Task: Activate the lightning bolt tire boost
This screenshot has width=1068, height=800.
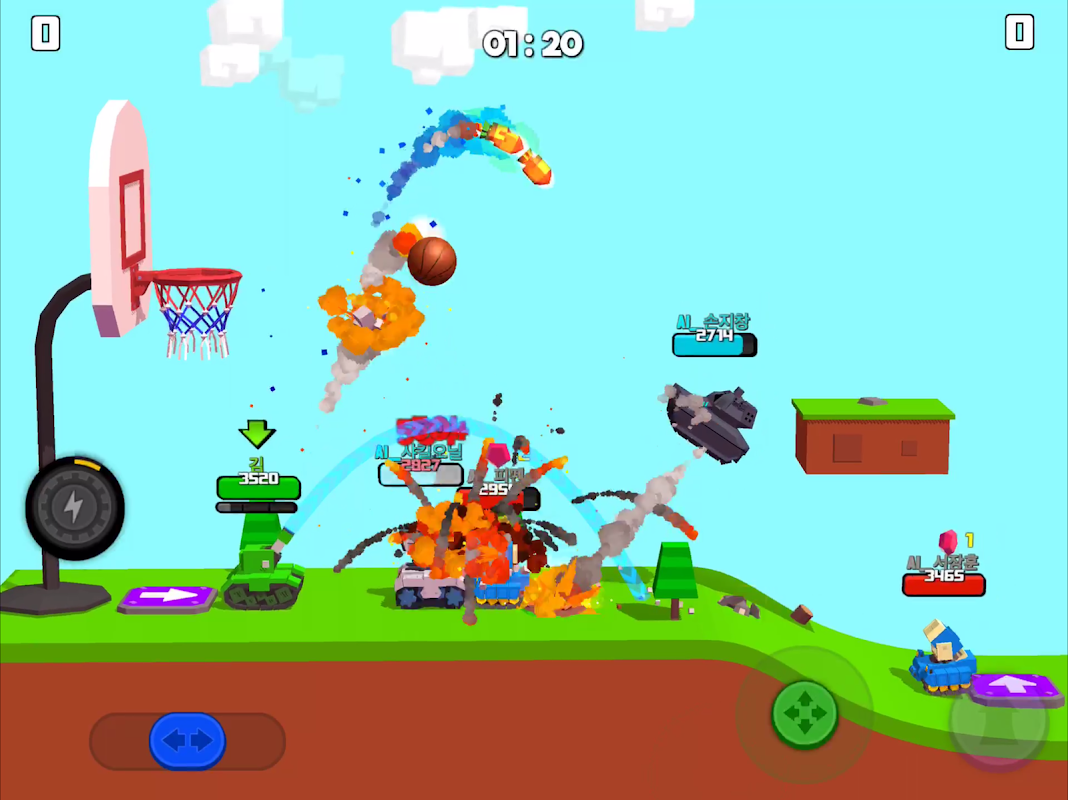Action: (x=74, y=508)
